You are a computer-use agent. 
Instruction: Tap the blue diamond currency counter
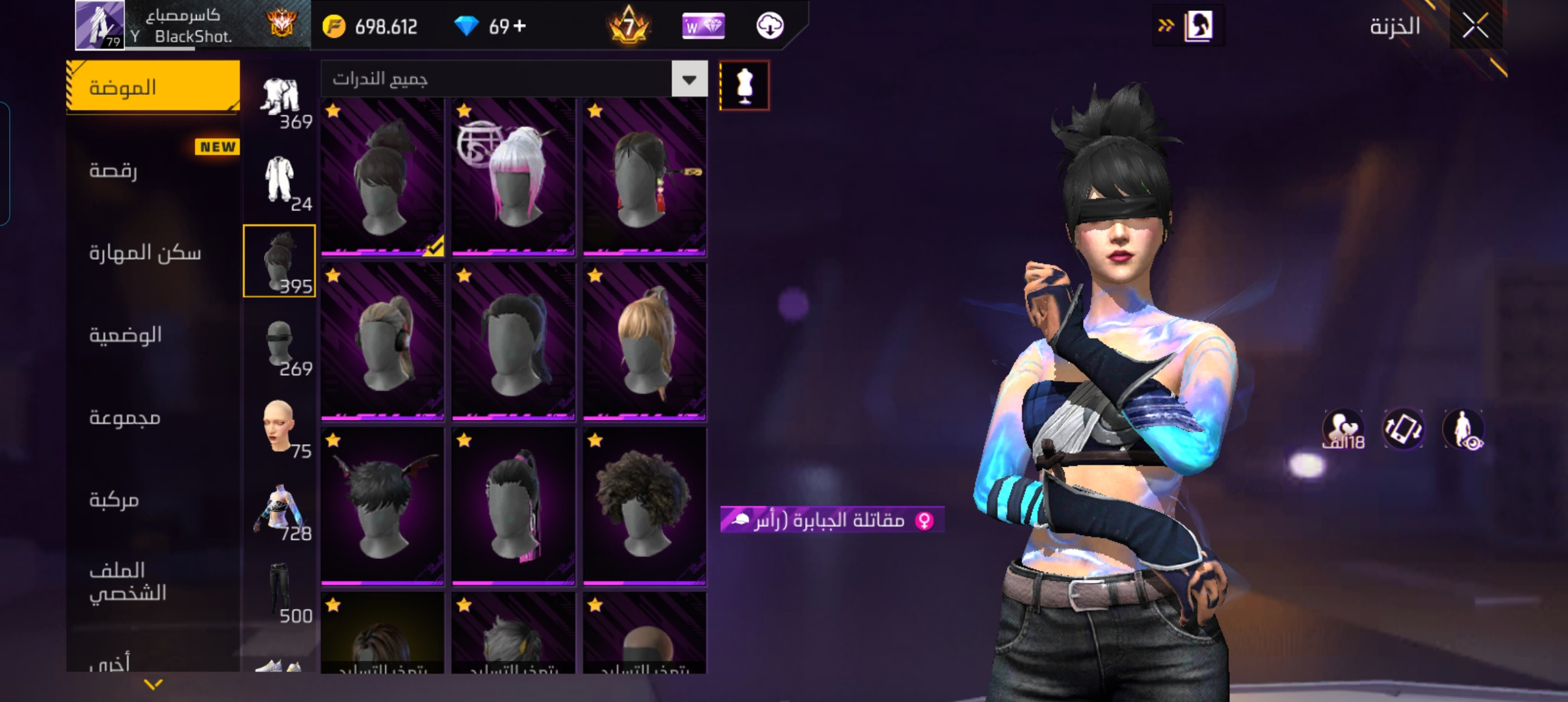pyautogui.click(x=490, y=27)
